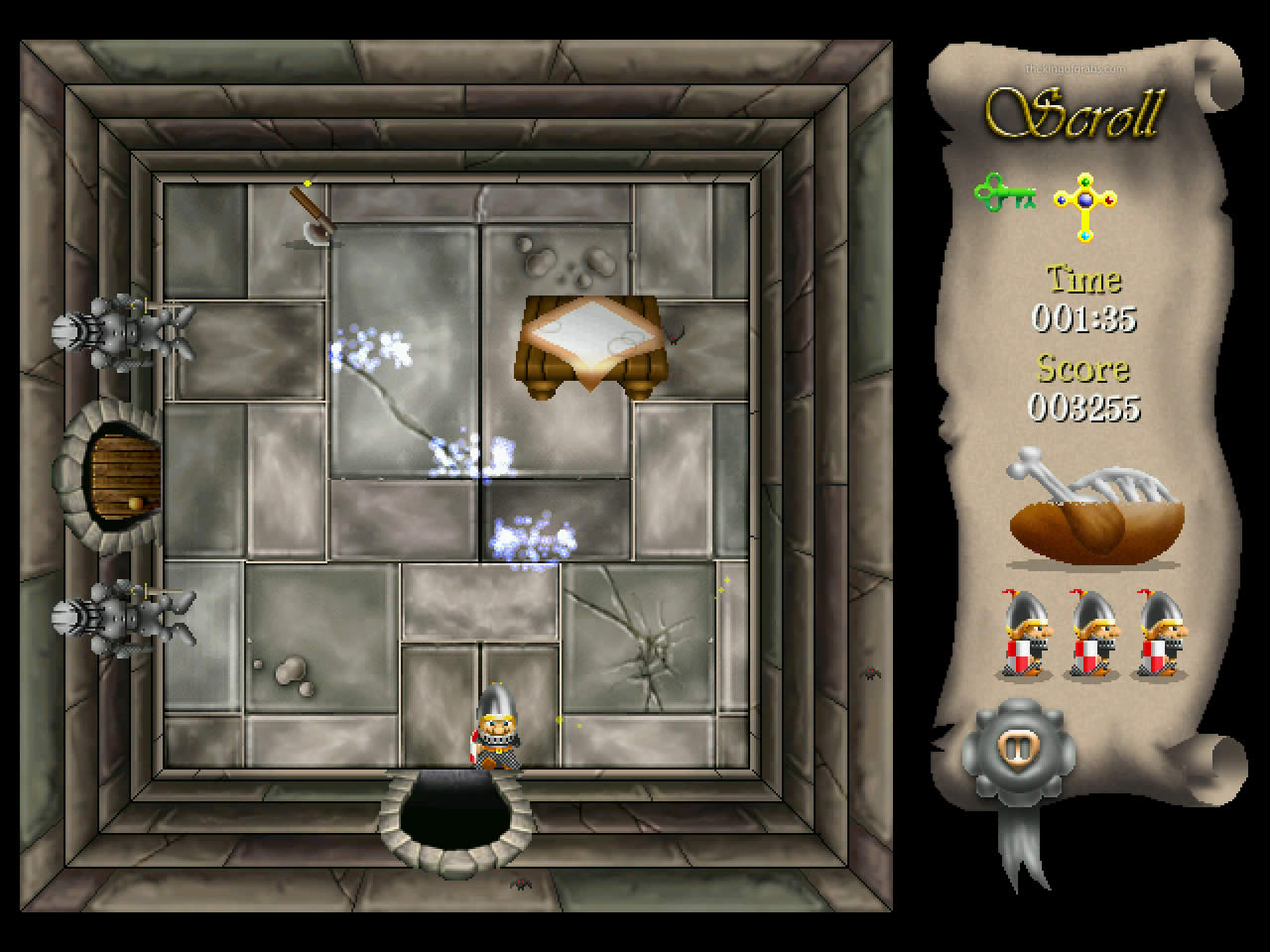Click the Score label on the scroll

(1081, 370)
